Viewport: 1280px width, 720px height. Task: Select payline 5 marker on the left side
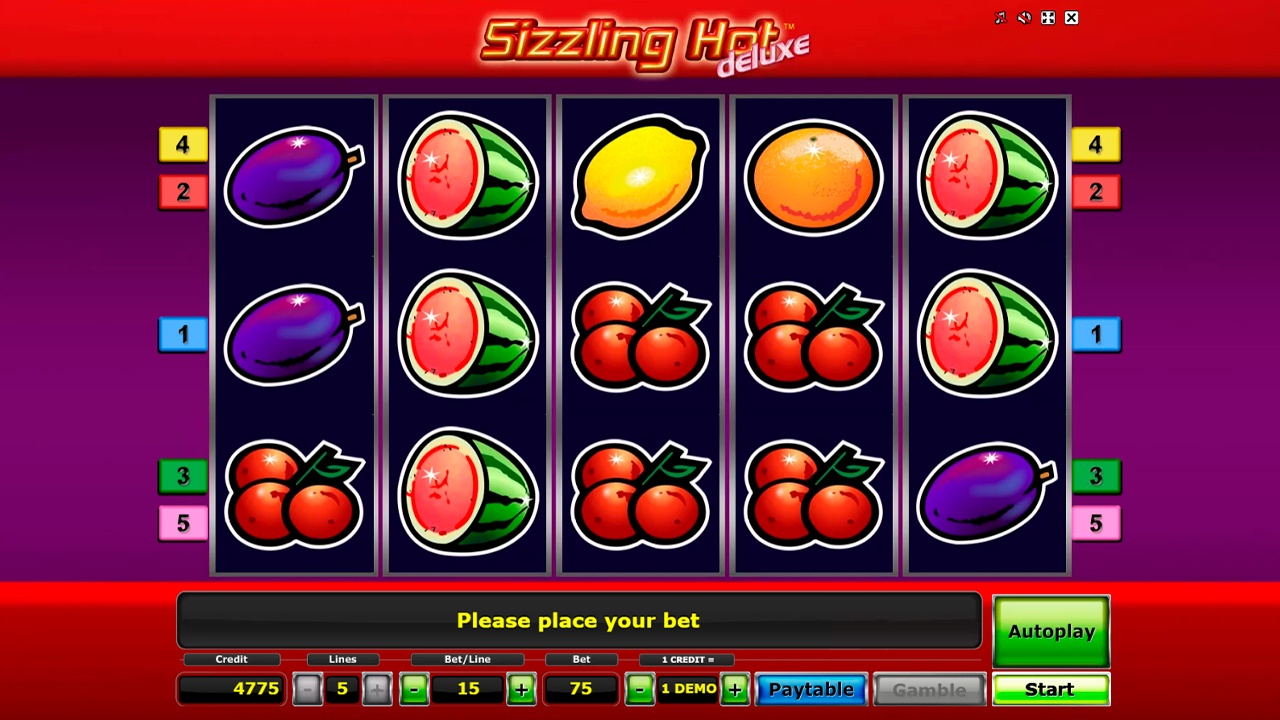coord(182,522)
